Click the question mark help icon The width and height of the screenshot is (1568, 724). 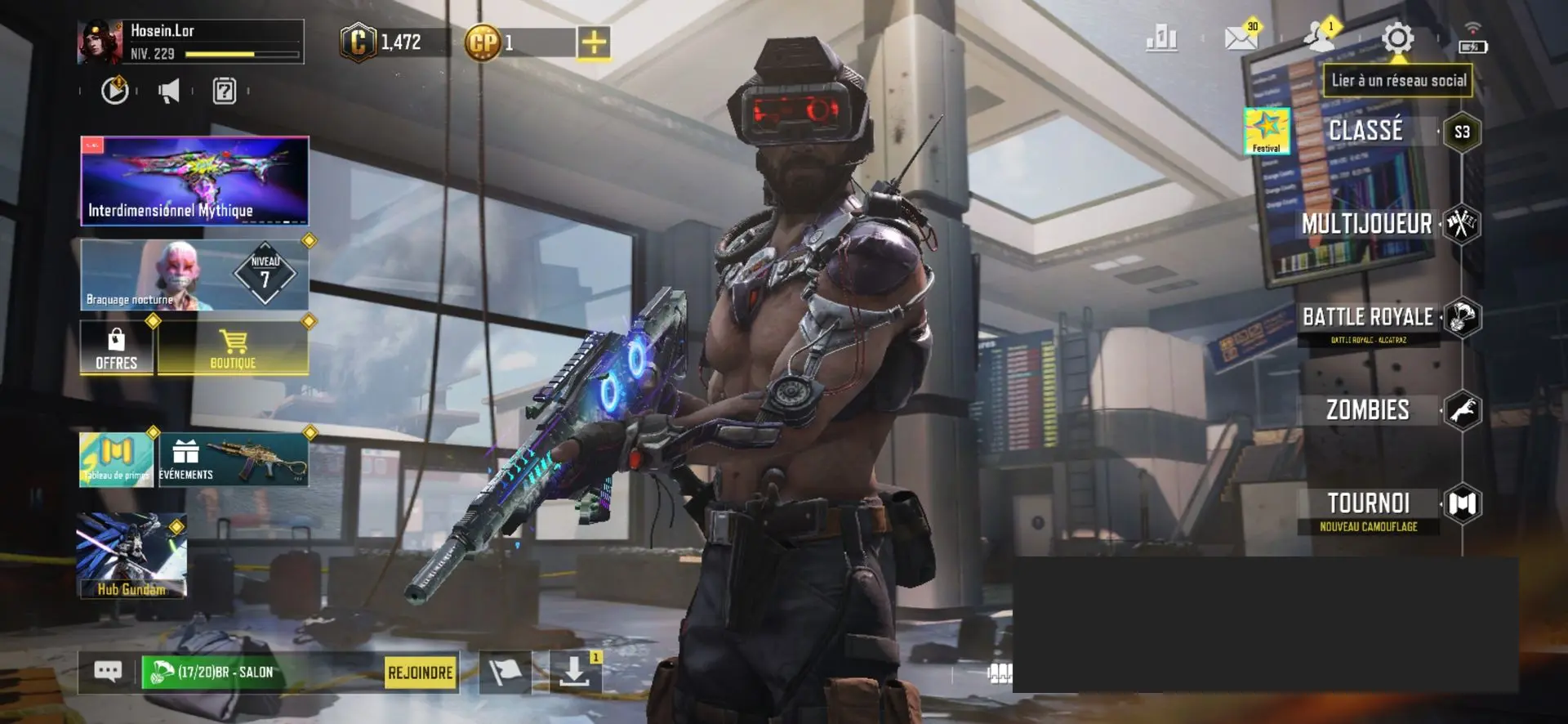pyautogui.click(x=224, y=91)
